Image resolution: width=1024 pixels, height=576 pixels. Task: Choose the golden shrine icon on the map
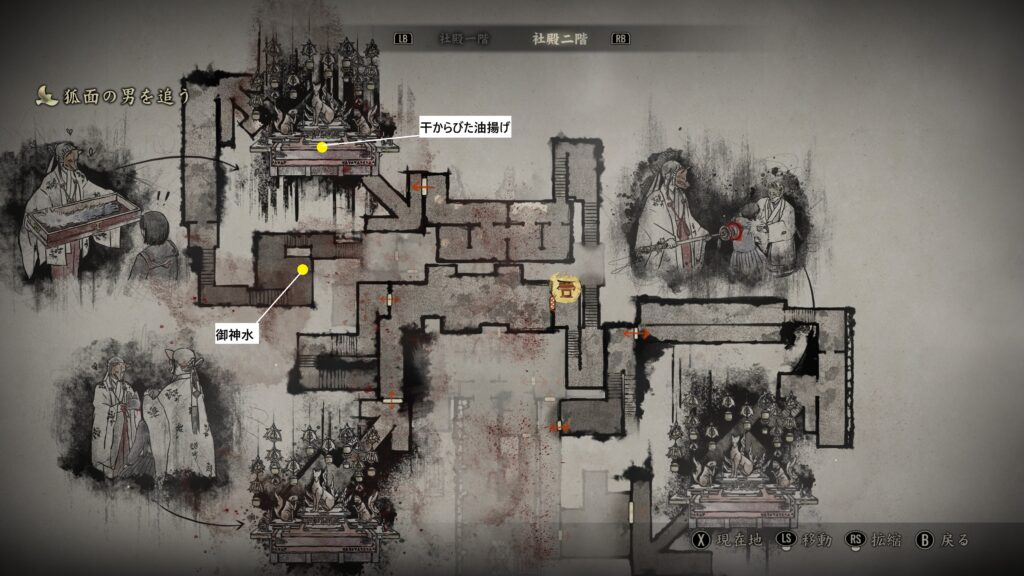tap(566, 290)
